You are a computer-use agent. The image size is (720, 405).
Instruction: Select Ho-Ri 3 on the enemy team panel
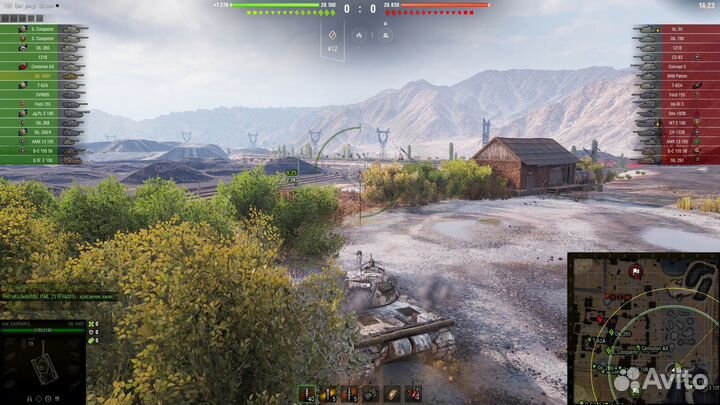click(676, 103)
